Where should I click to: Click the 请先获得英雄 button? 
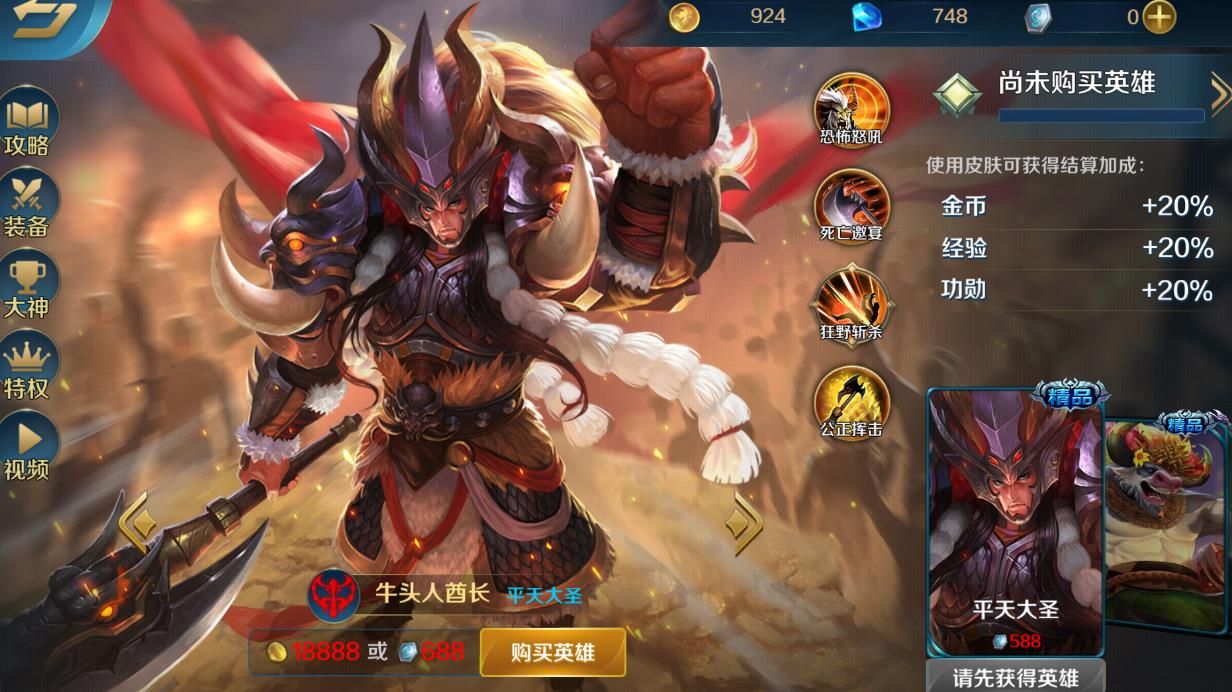click(1015, 677)
